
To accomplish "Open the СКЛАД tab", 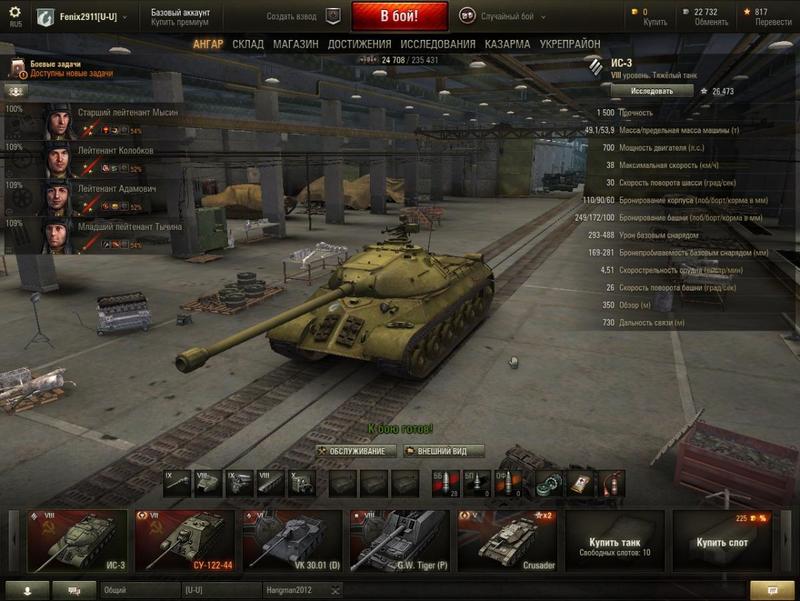I will tap(248, 45).
